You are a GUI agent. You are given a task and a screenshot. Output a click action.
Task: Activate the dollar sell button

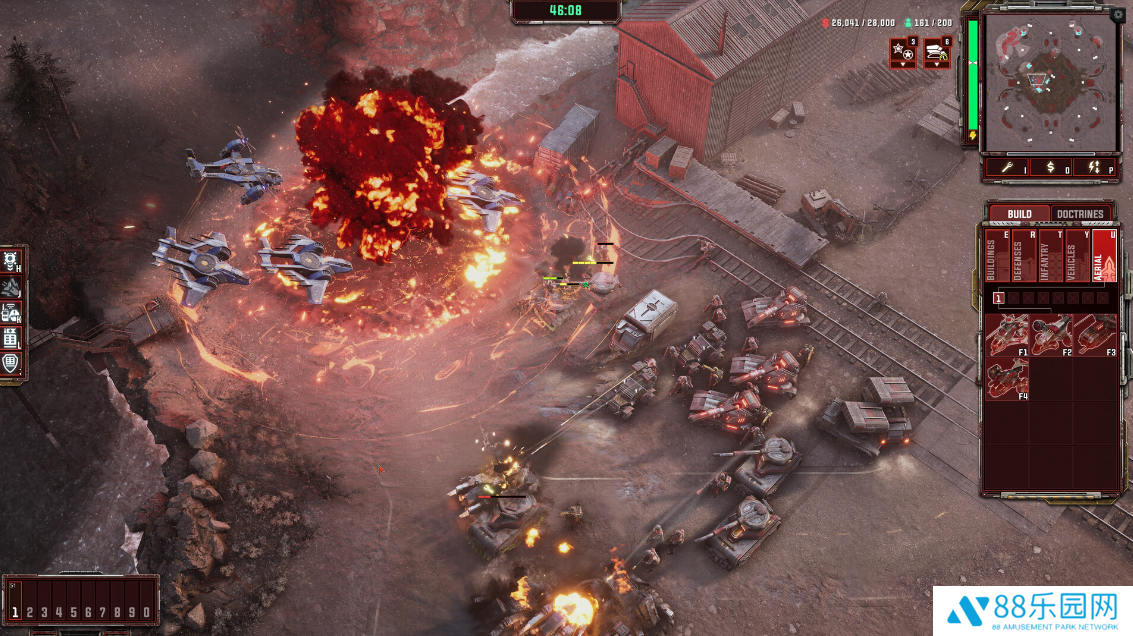tap(1050, 168)
